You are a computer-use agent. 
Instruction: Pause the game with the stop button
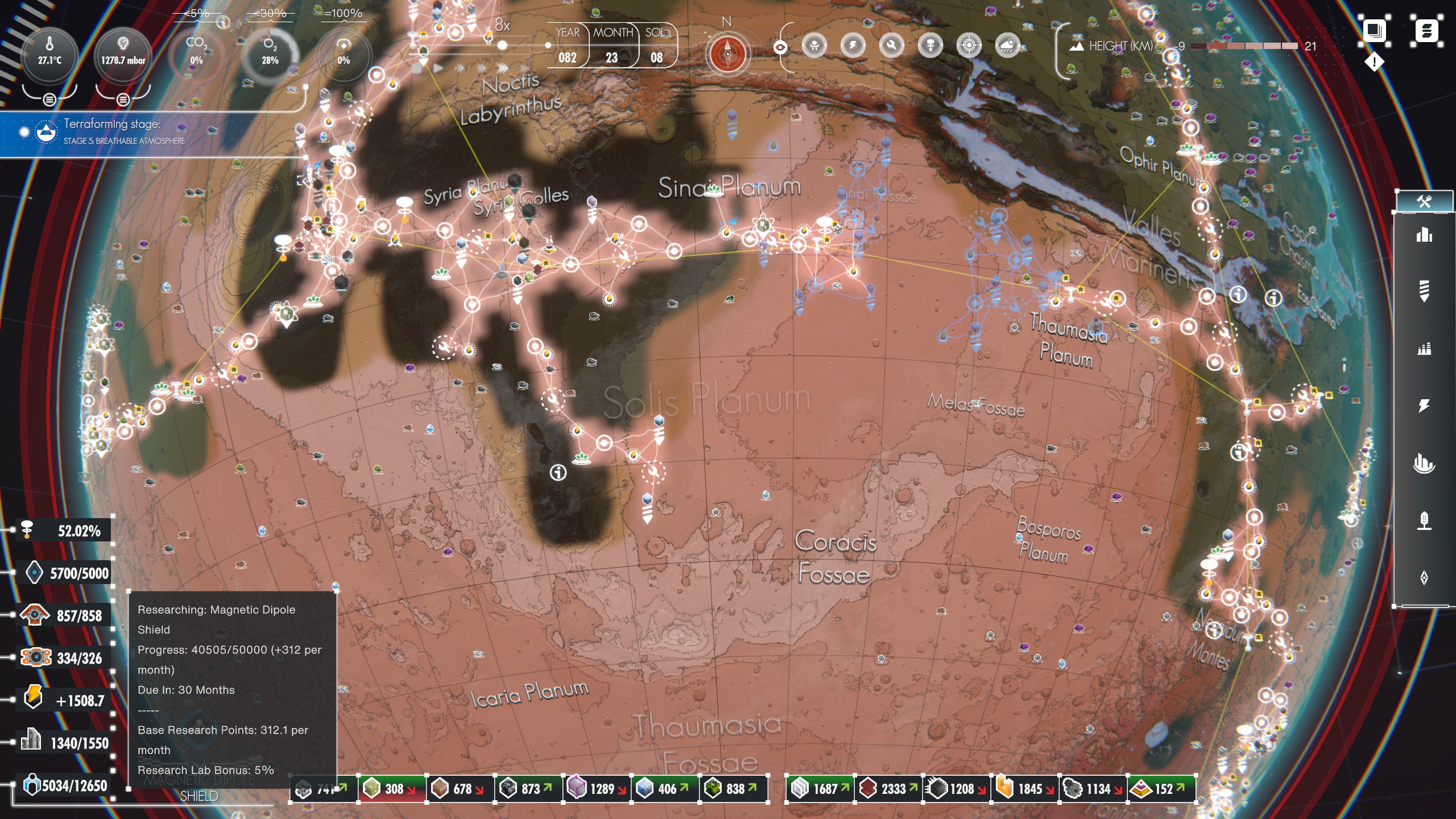417,68
